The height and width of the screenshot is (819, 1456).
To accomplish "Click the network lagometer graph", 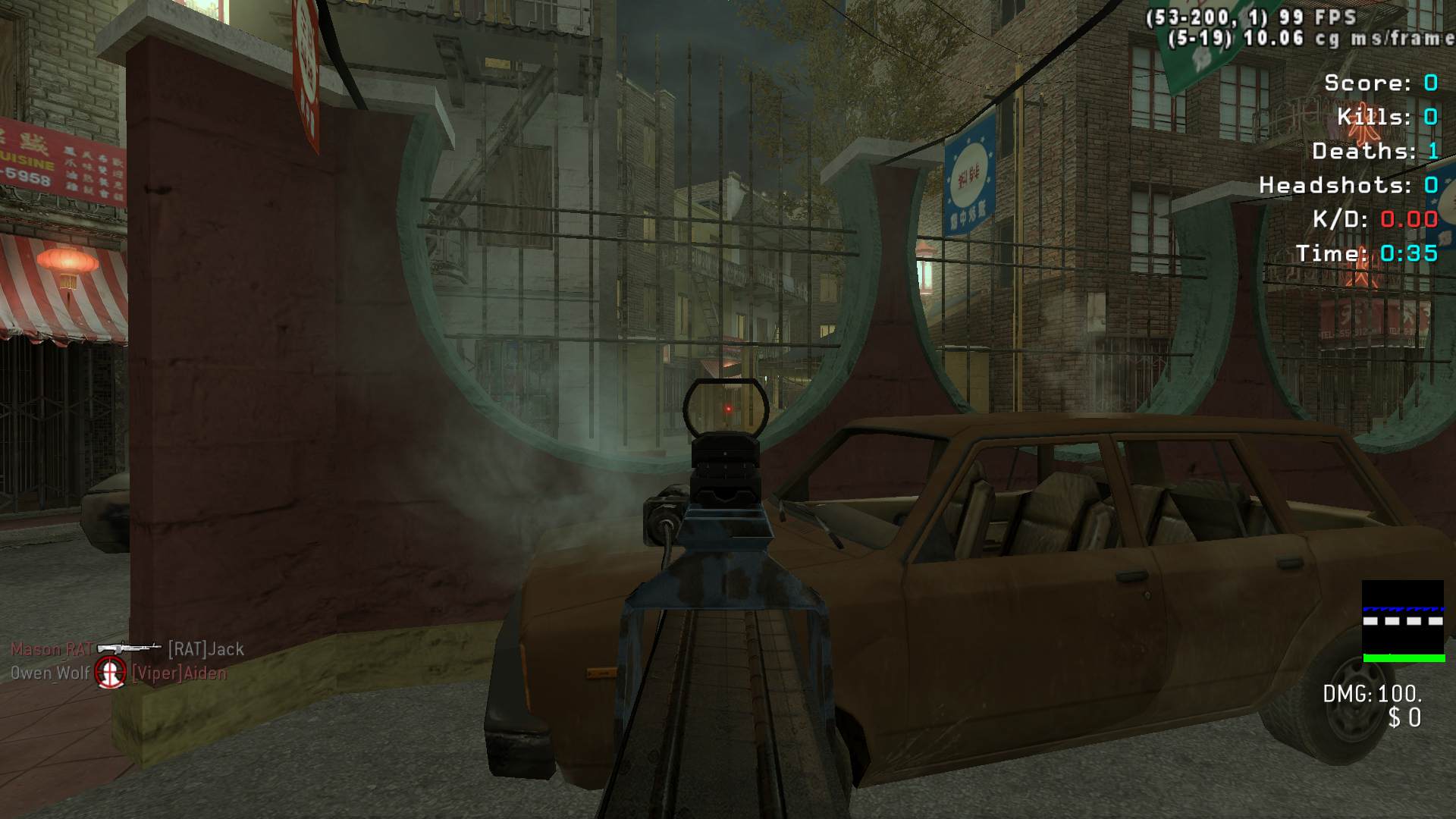I will (x=1402, y=621).
